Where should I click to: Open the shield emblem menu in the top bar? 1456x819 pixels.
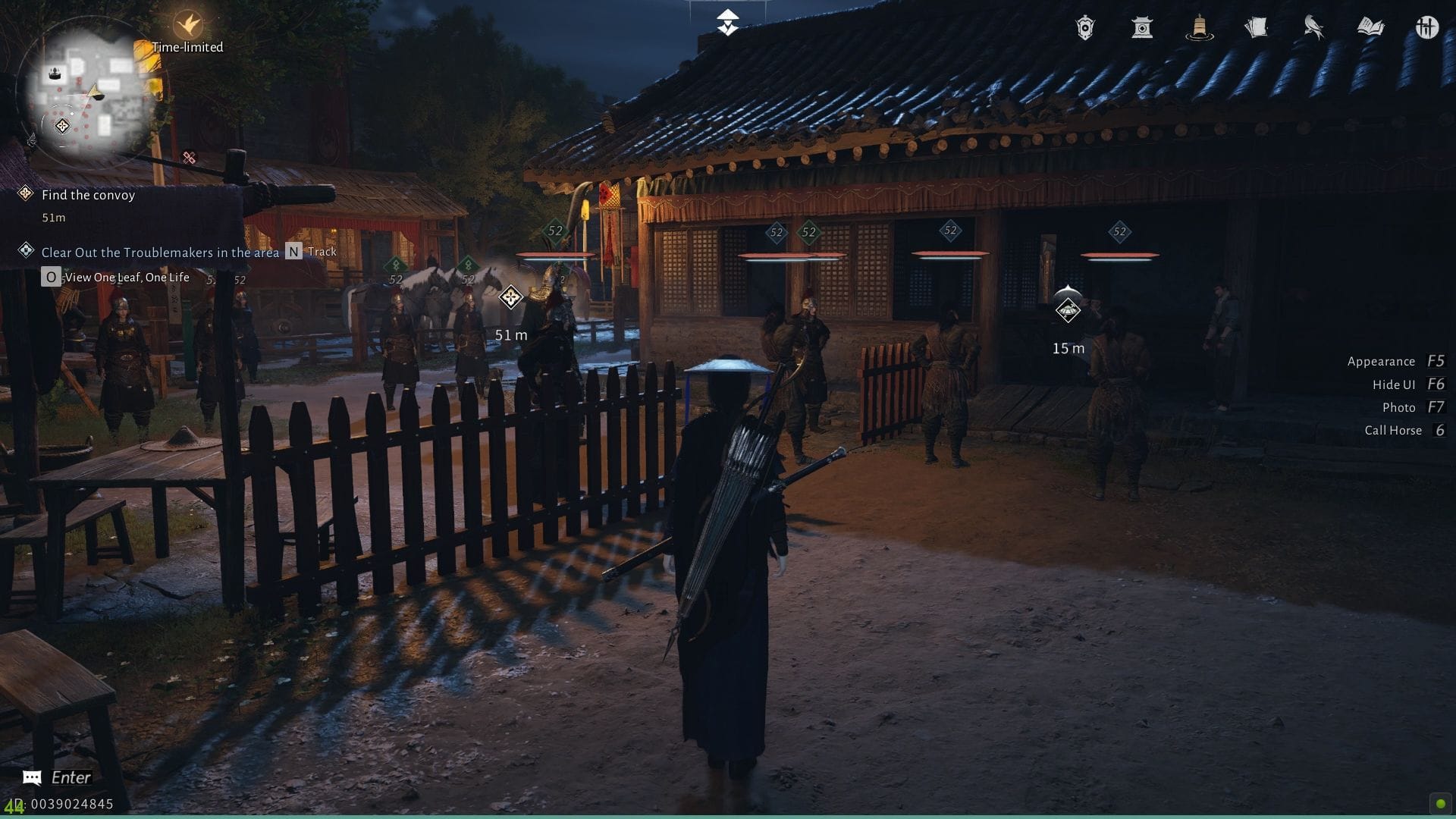(1085, 27)
